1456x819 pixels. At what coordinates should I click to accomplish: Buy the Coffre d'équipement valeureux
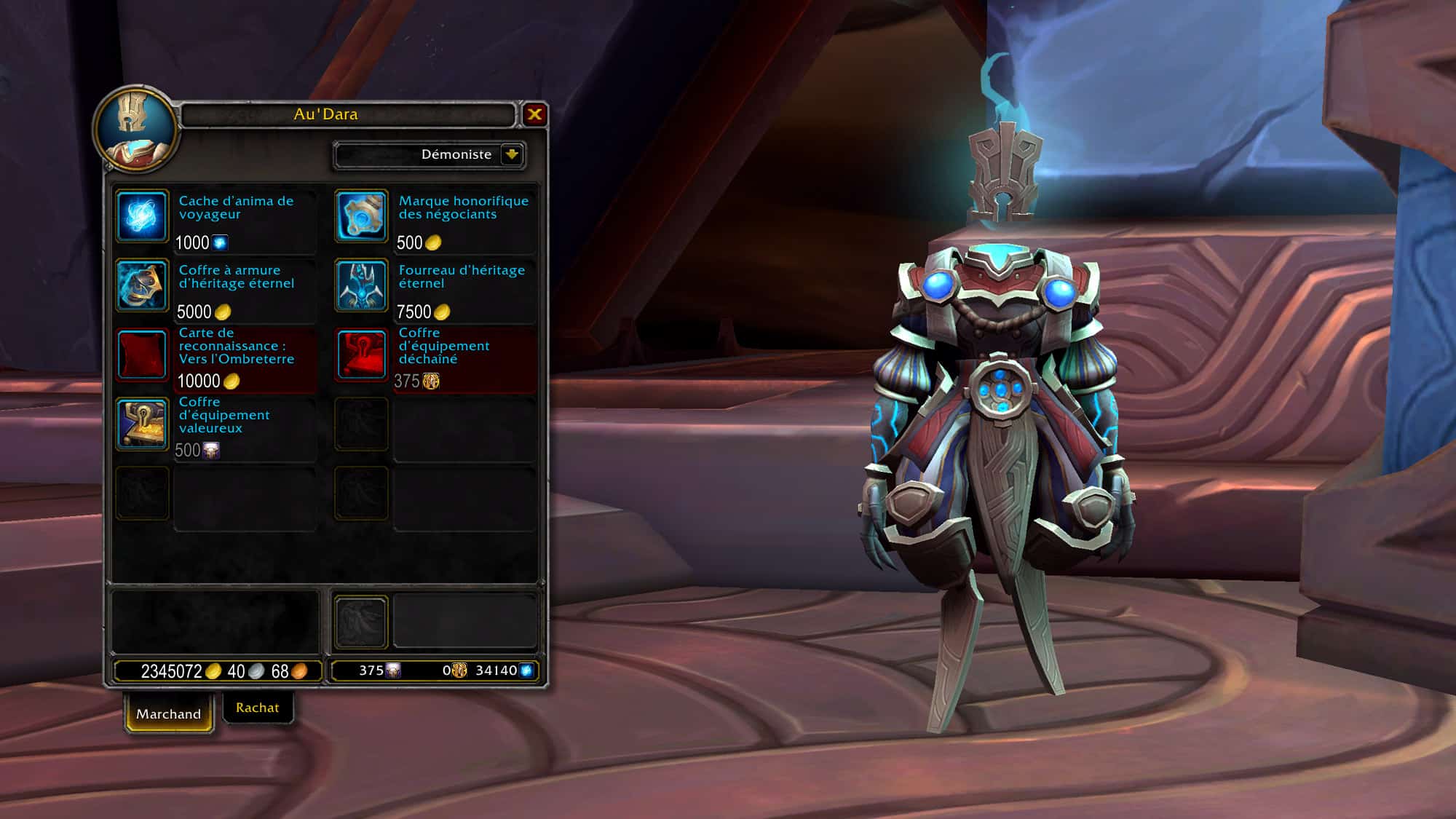(x=142, y=424)
